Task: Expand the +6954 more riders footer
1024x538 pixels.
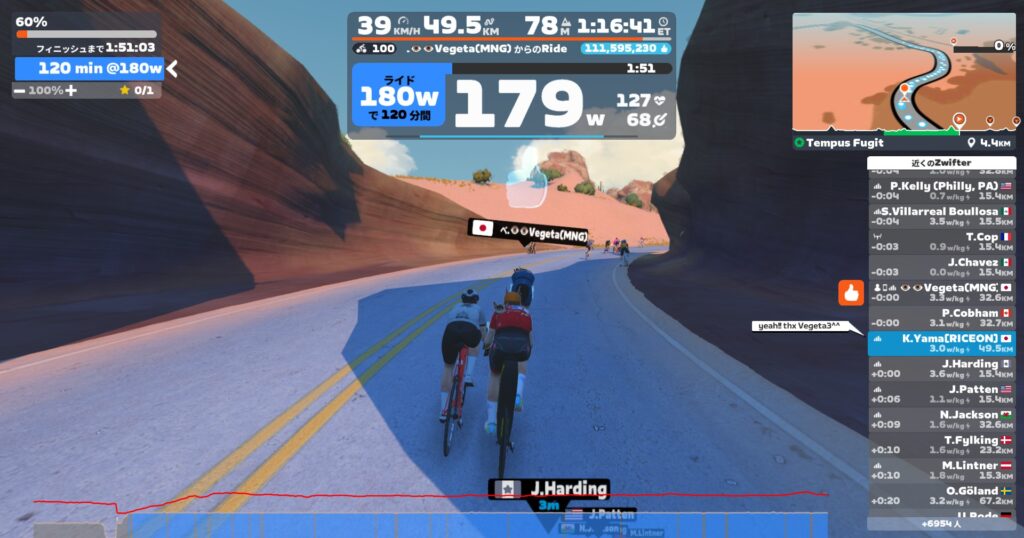Action: point(941,523)
